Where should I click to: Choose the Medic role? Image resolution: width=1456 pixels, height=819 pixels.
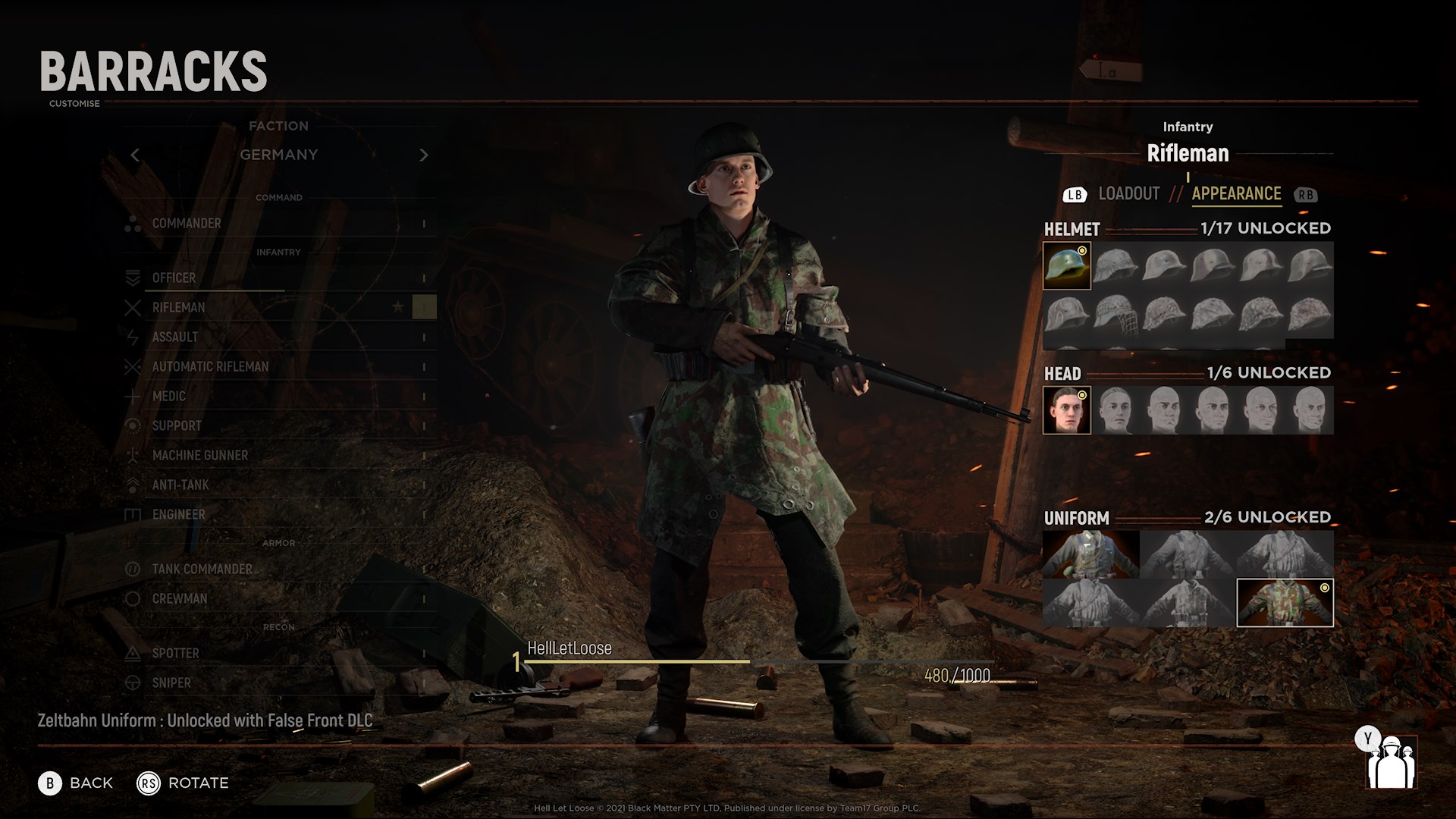(x=168, y=397)
